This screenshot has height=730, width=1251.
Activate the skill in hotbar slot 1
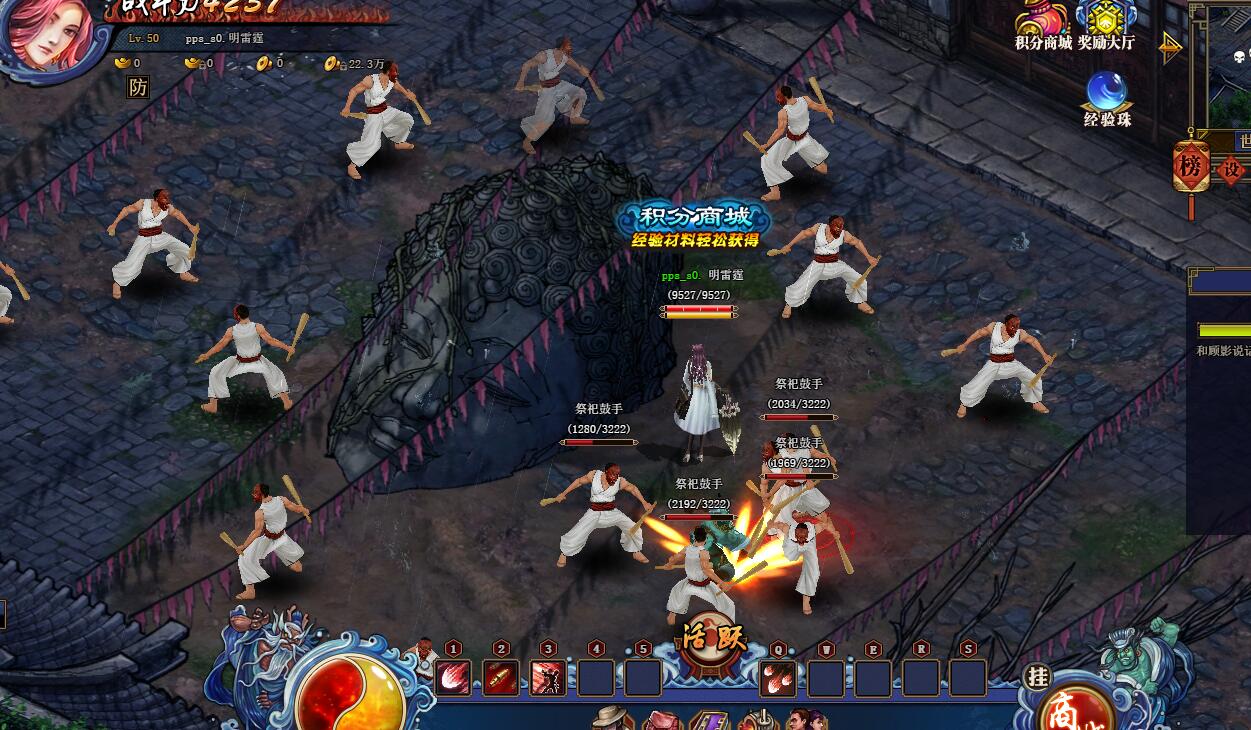point(453,678)
